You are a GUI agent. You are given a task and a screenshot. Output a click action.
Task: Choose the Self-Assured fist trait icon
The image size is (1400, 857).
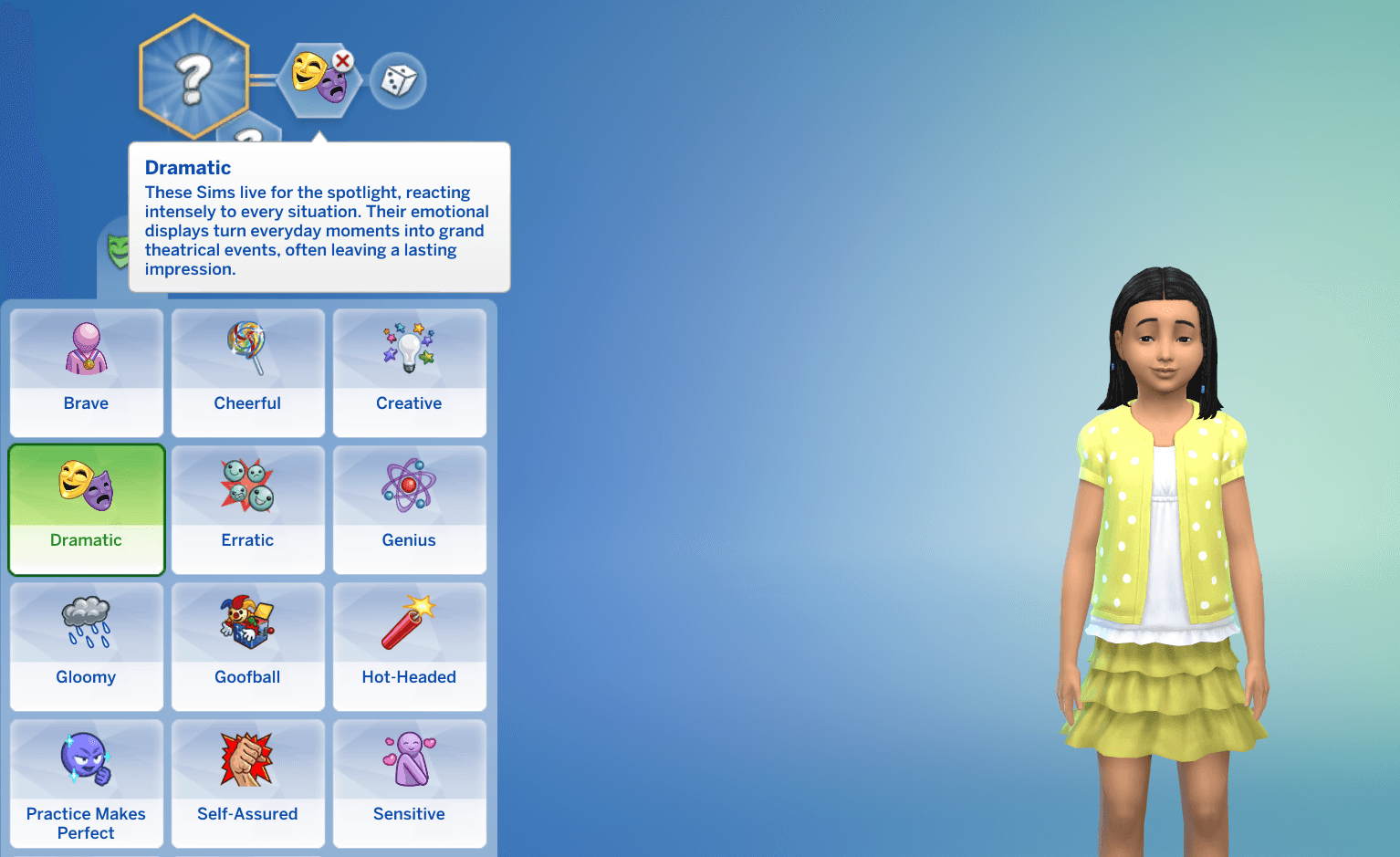(247, 759)
